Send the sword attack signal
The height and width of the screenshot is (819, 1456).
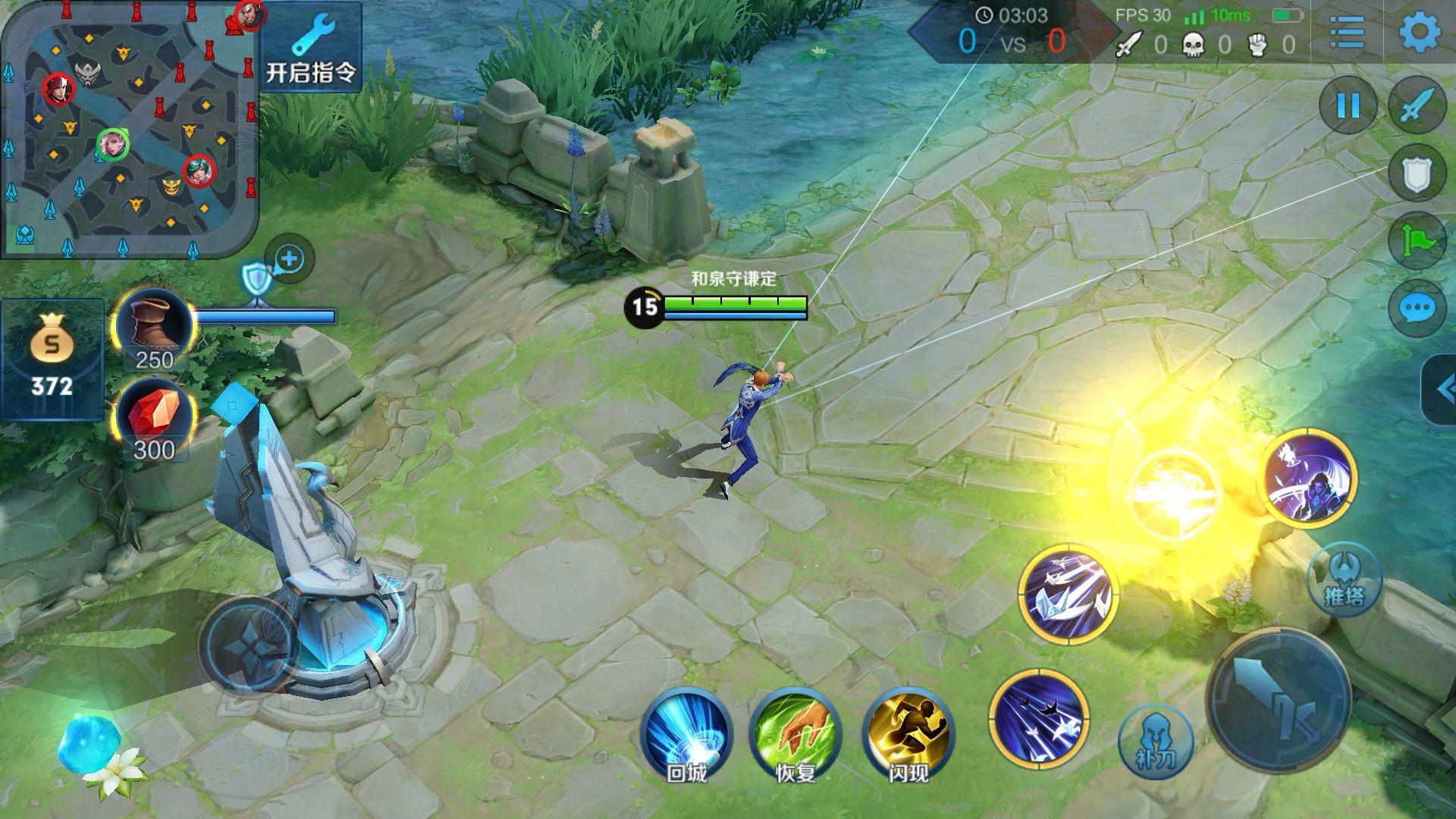(x=1417, y=106)
